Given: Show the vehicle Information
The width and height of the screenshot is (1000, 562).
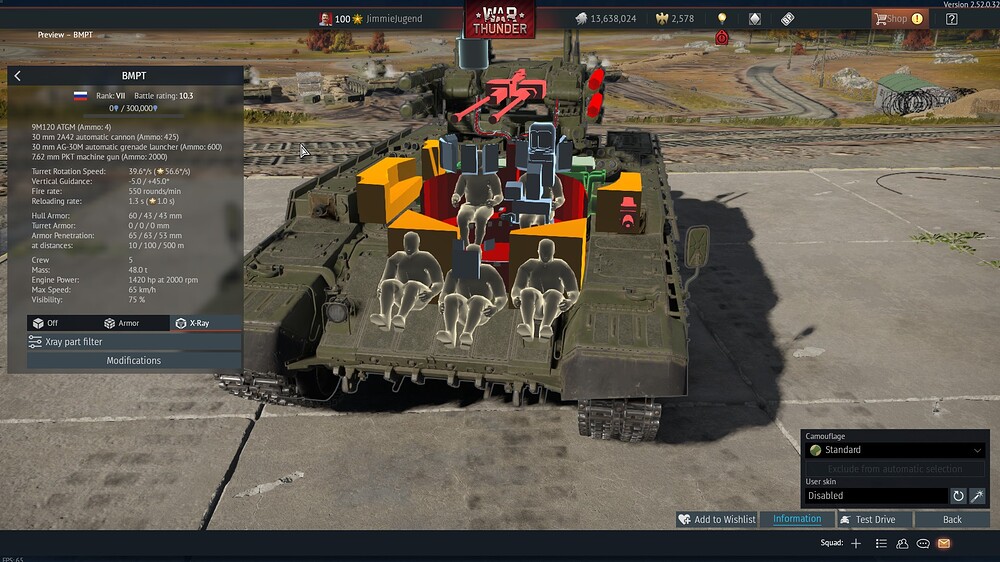Looking at the screenshot, I should [x=797, y=520].
